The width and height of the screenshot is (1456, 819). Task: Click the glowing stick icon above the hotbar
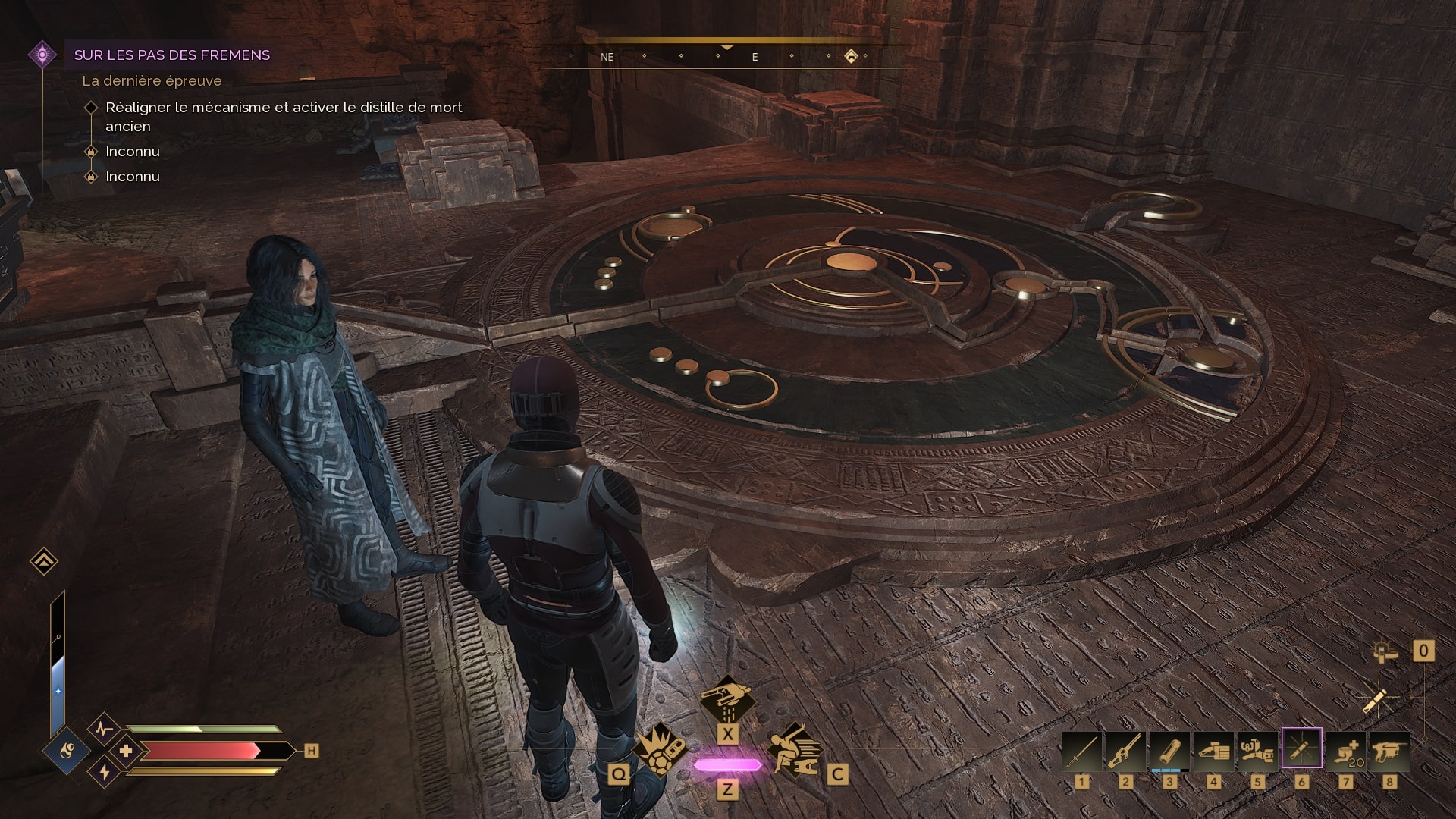point(1374,701)
